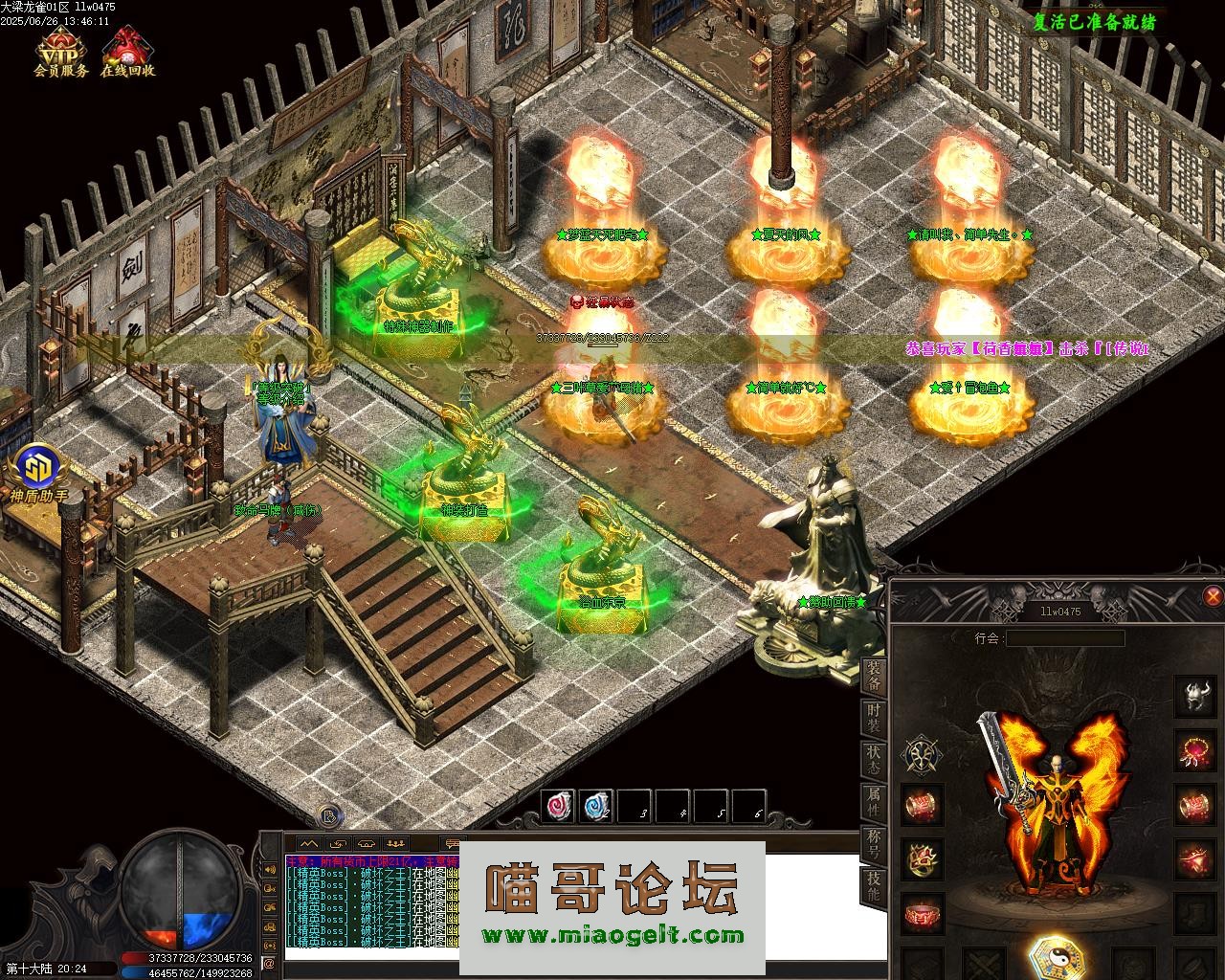Close the character equipment panel

click(x=1213, y=596)
